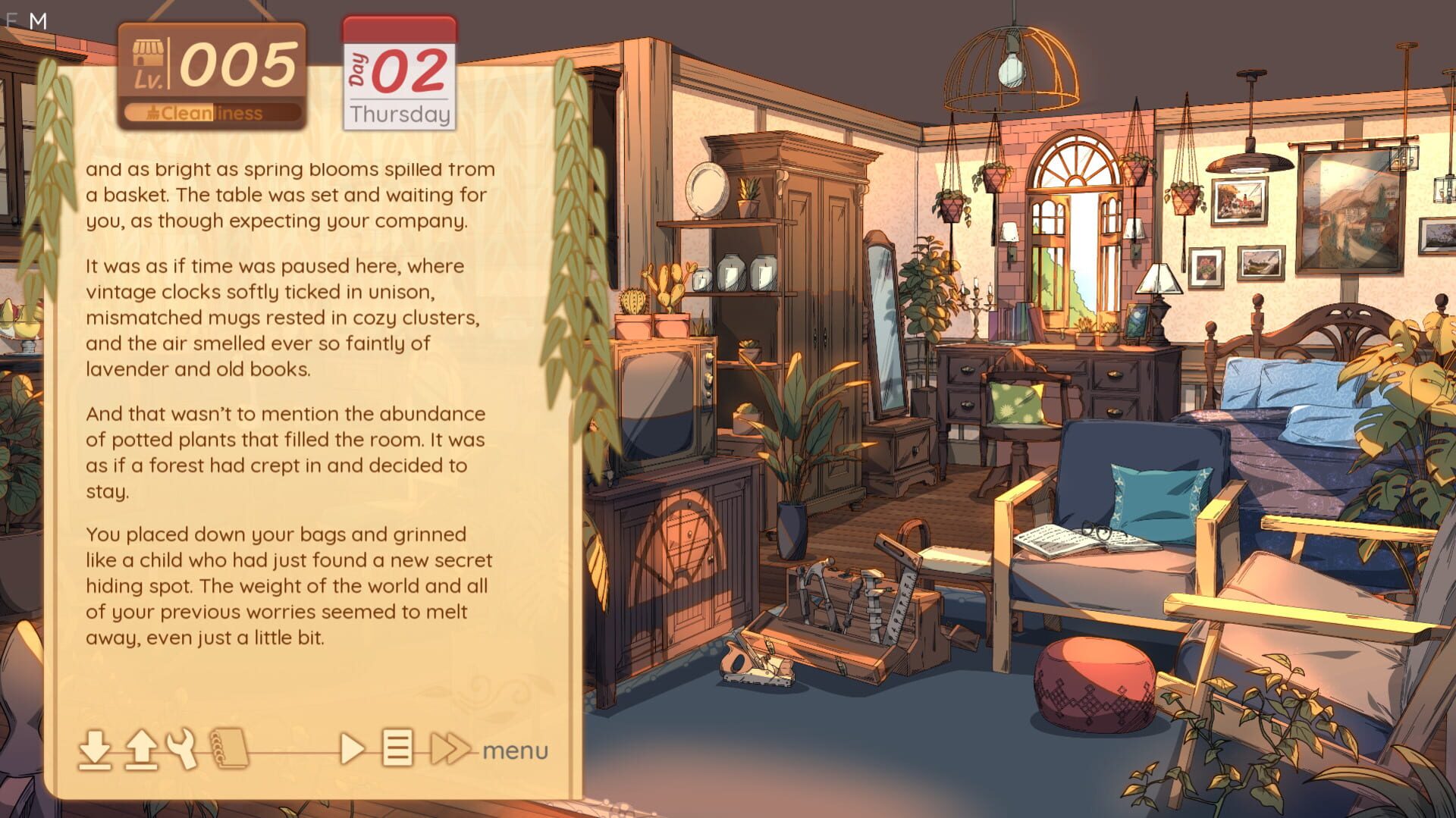Toggle the M indicator in the corner
The image size is (1456, 818).
pos(39,20)
